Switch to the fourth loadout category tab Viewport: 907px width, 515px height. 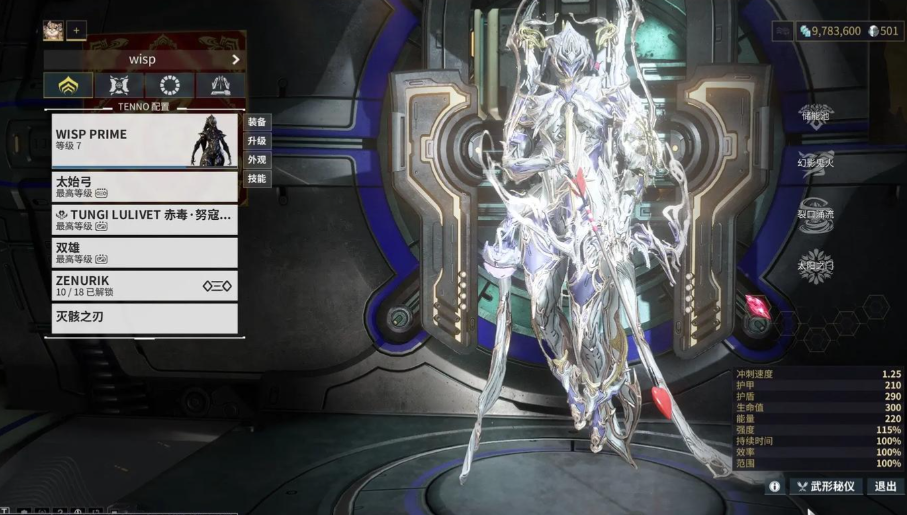(221, 86)
